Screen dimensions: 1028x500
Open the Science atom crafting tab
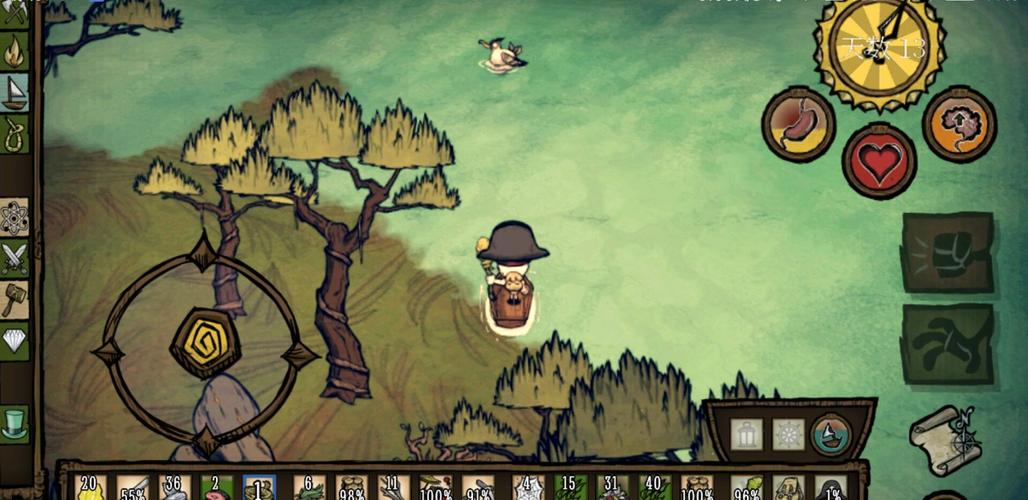click(14, 217)
